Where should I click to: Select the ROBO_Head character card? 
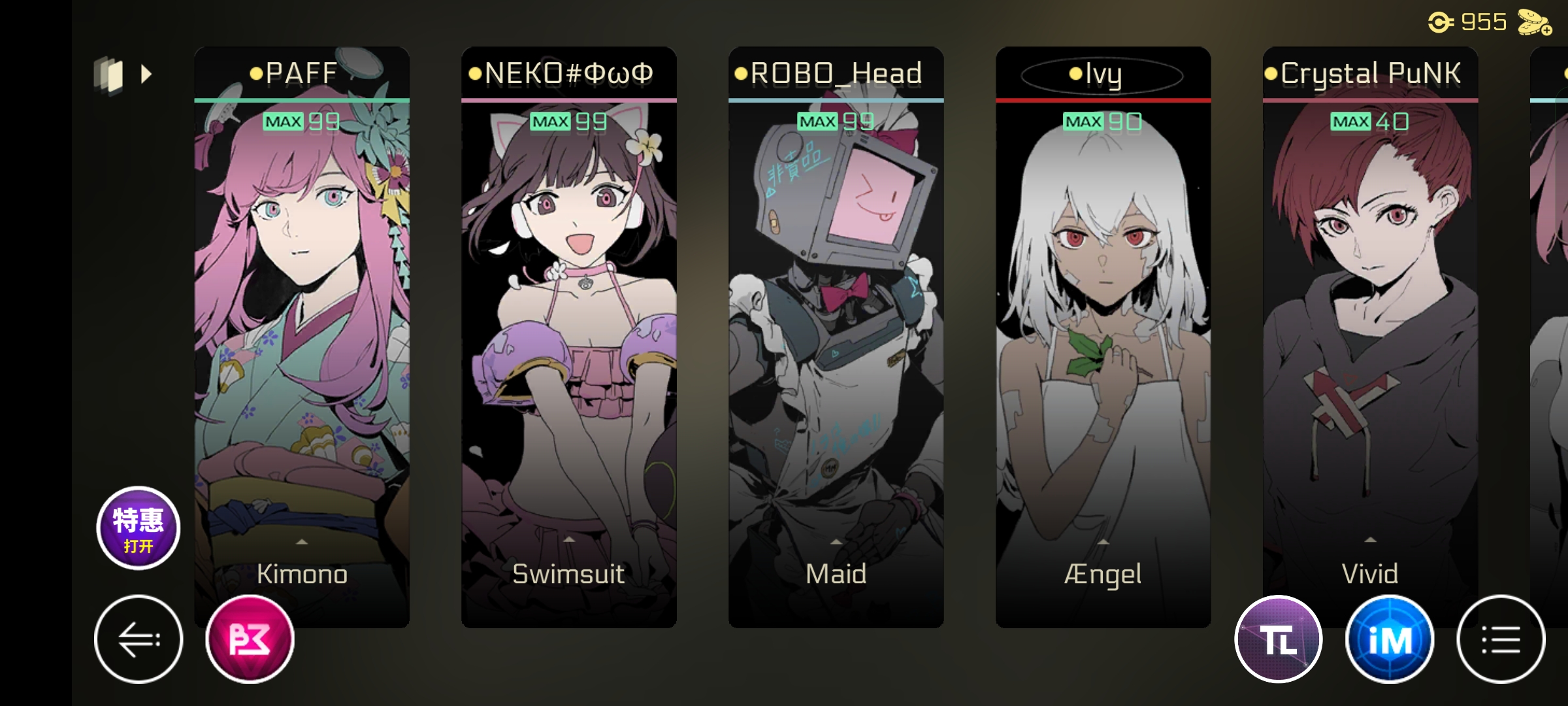[x=836, y=314]
